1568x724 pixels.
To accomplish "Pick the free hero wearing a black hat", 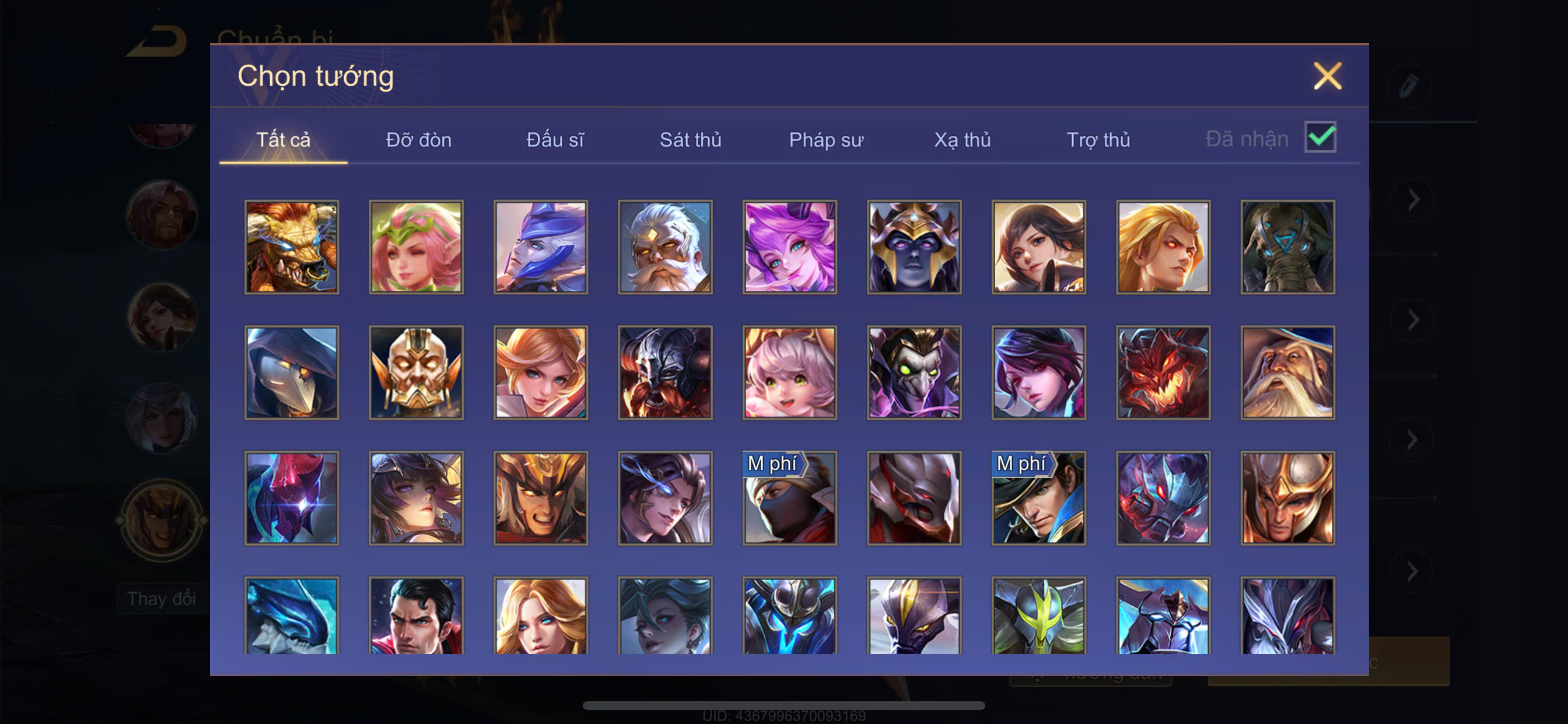I will click(x=1038, y=498).
